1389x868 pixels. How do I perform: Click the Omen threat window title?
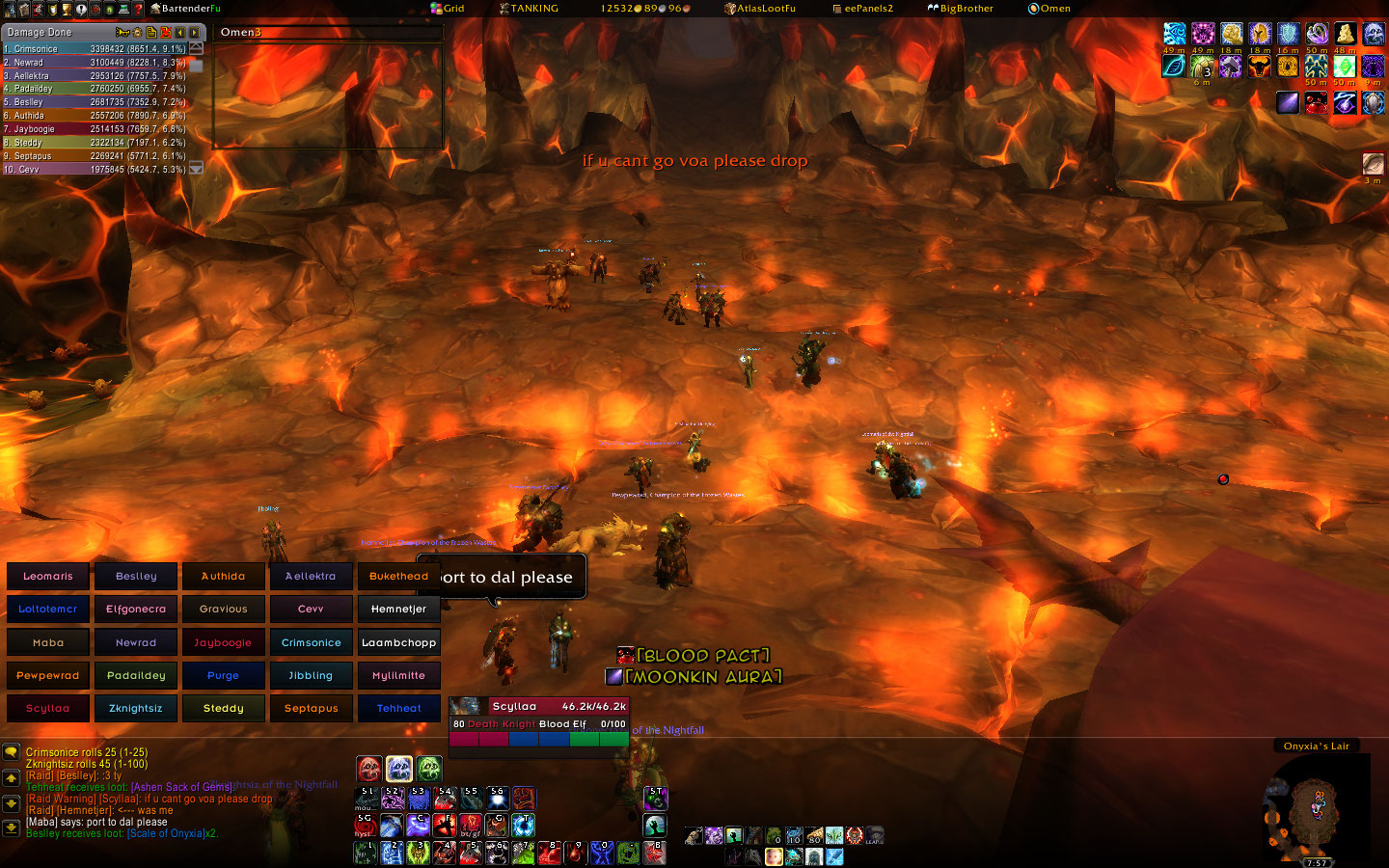241,32
